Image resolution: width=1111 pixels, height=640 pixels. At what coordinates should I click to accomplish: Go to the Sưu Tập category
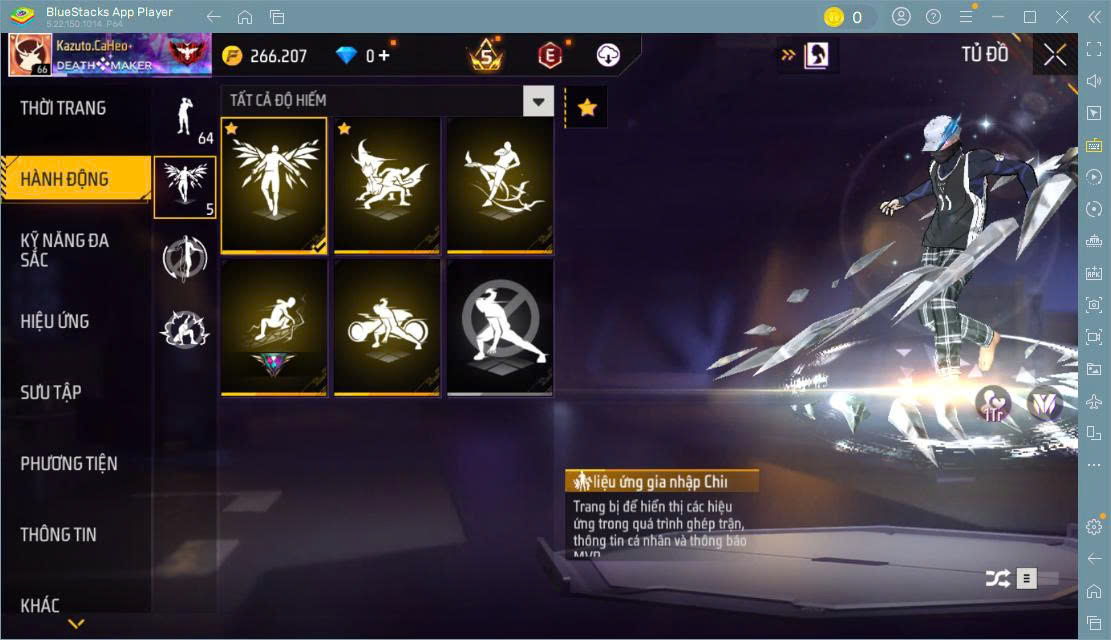[x=51, y=392]
